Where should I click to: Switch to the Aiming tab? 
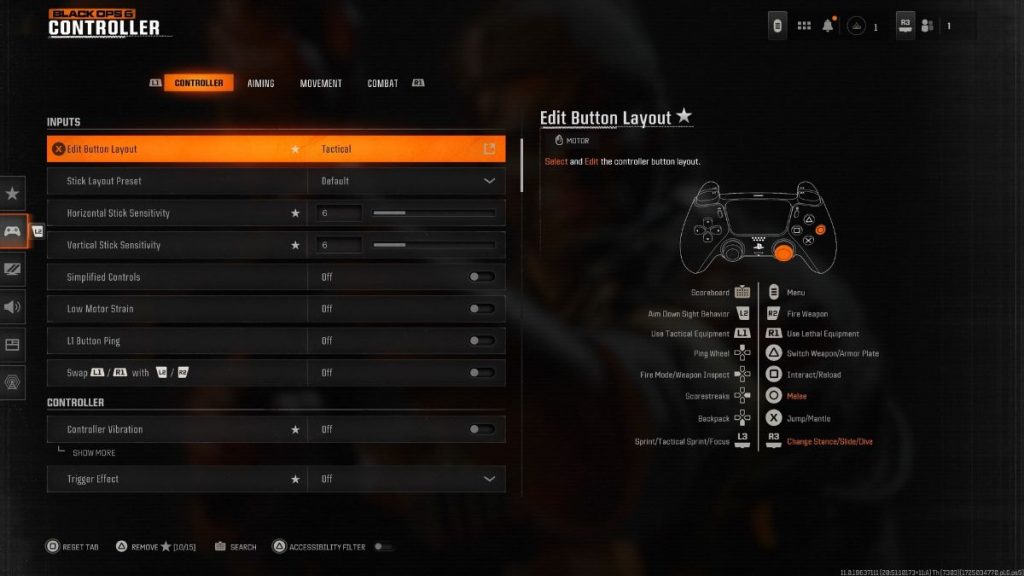point(261,83)
